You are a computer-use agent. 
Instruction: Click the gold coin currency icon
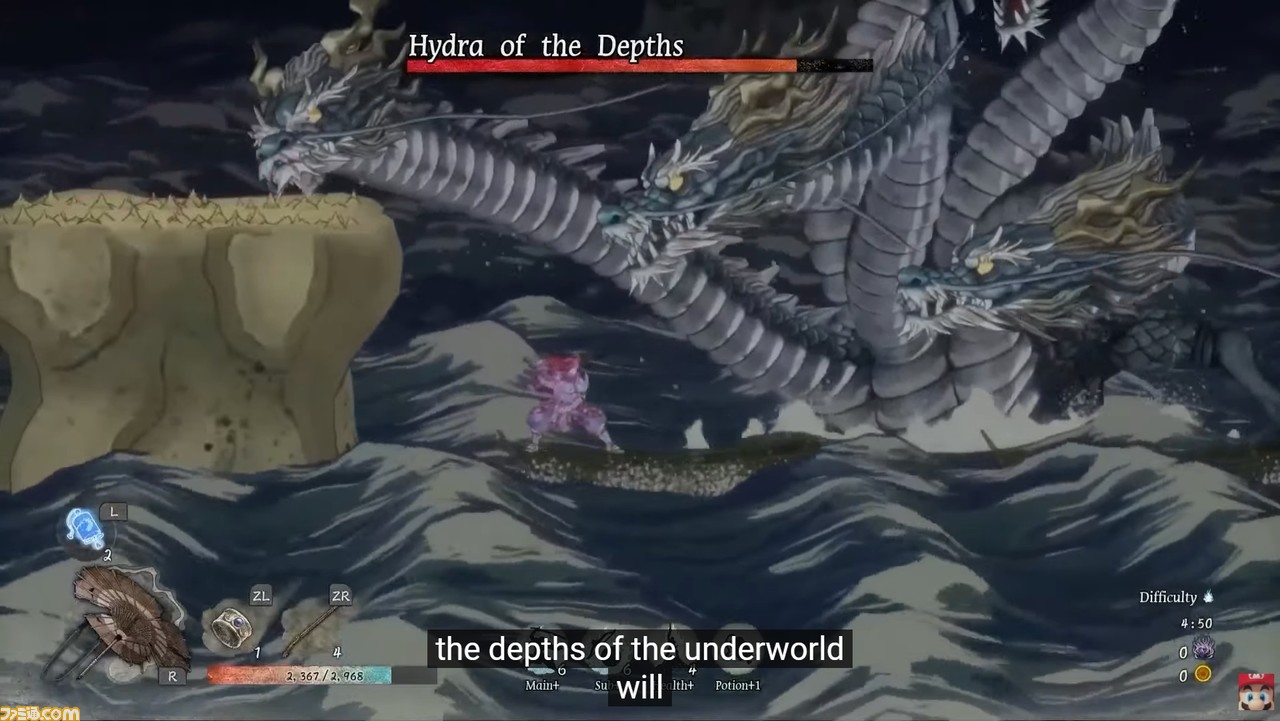[1204, 674]
